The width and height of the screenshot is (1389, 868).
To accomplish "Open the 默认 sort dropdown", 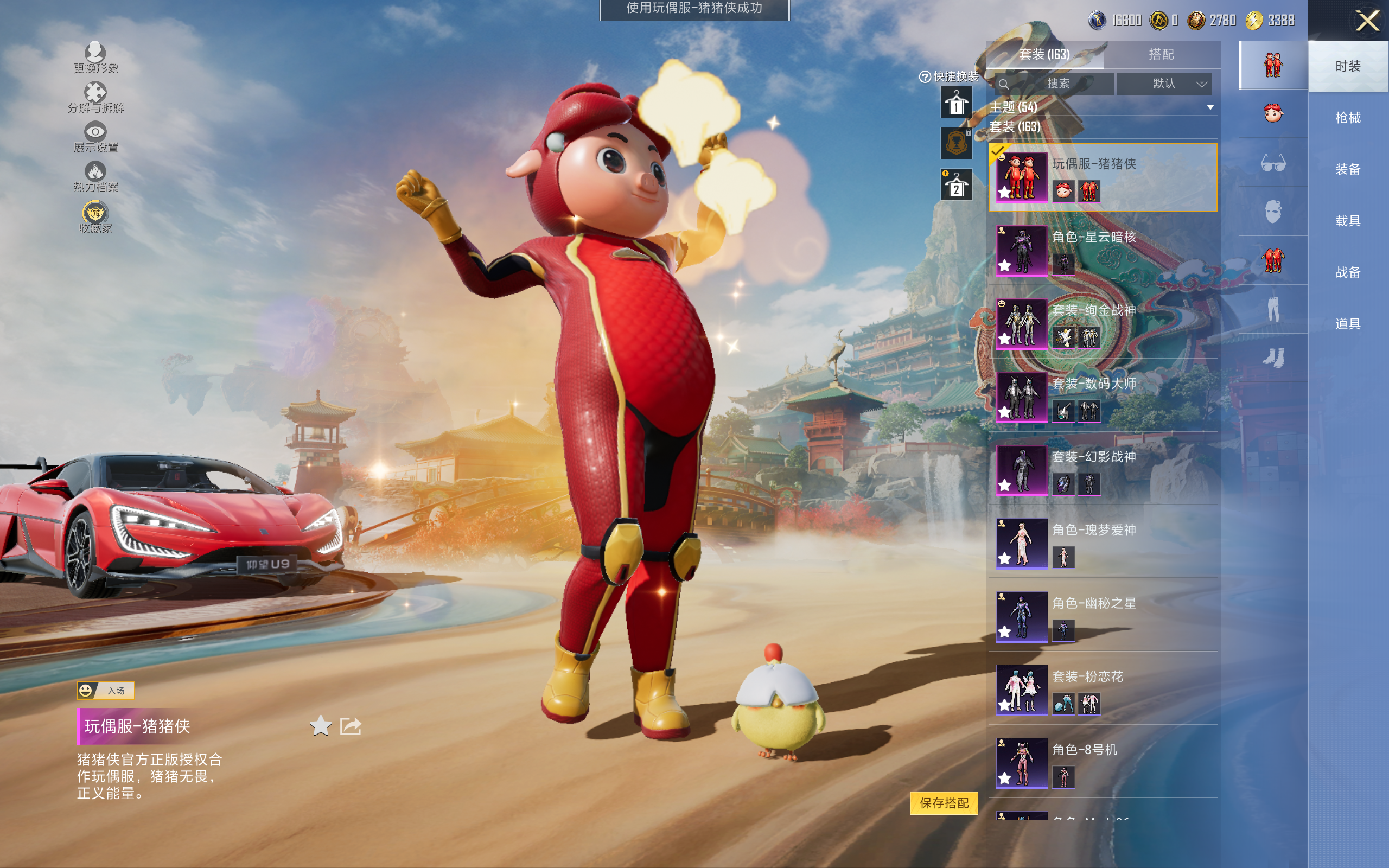I will tap(1163, 84).
